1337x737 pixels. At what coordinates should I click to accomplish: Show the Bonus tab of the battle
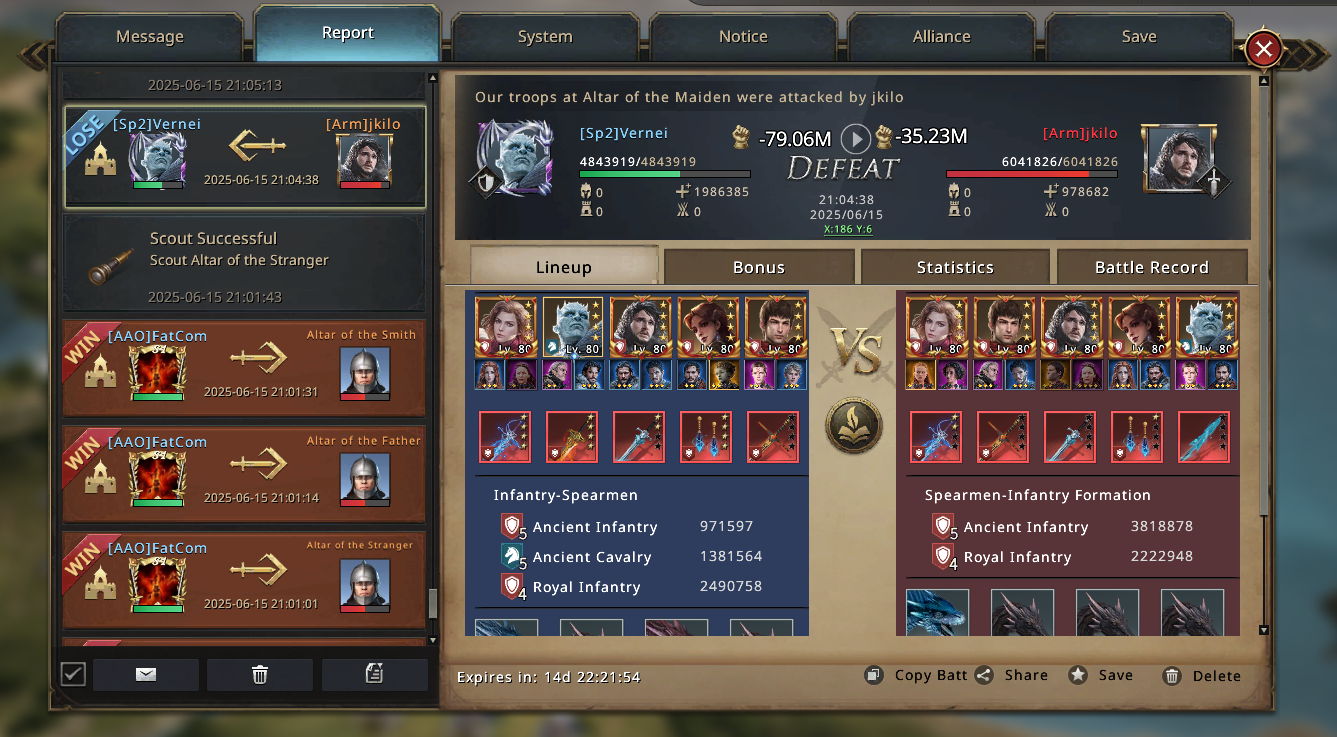pyautogui.click(x=759, y=267)
